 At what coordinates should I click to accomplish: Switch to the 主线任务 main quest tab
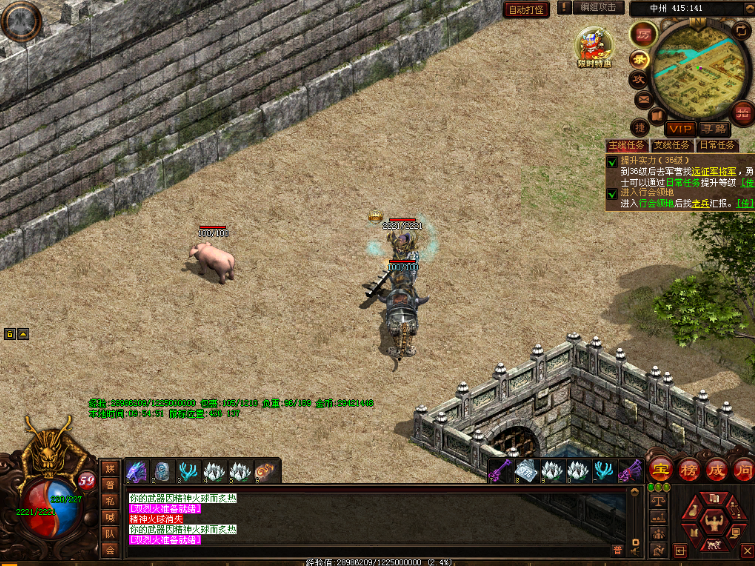click(627, 145)
